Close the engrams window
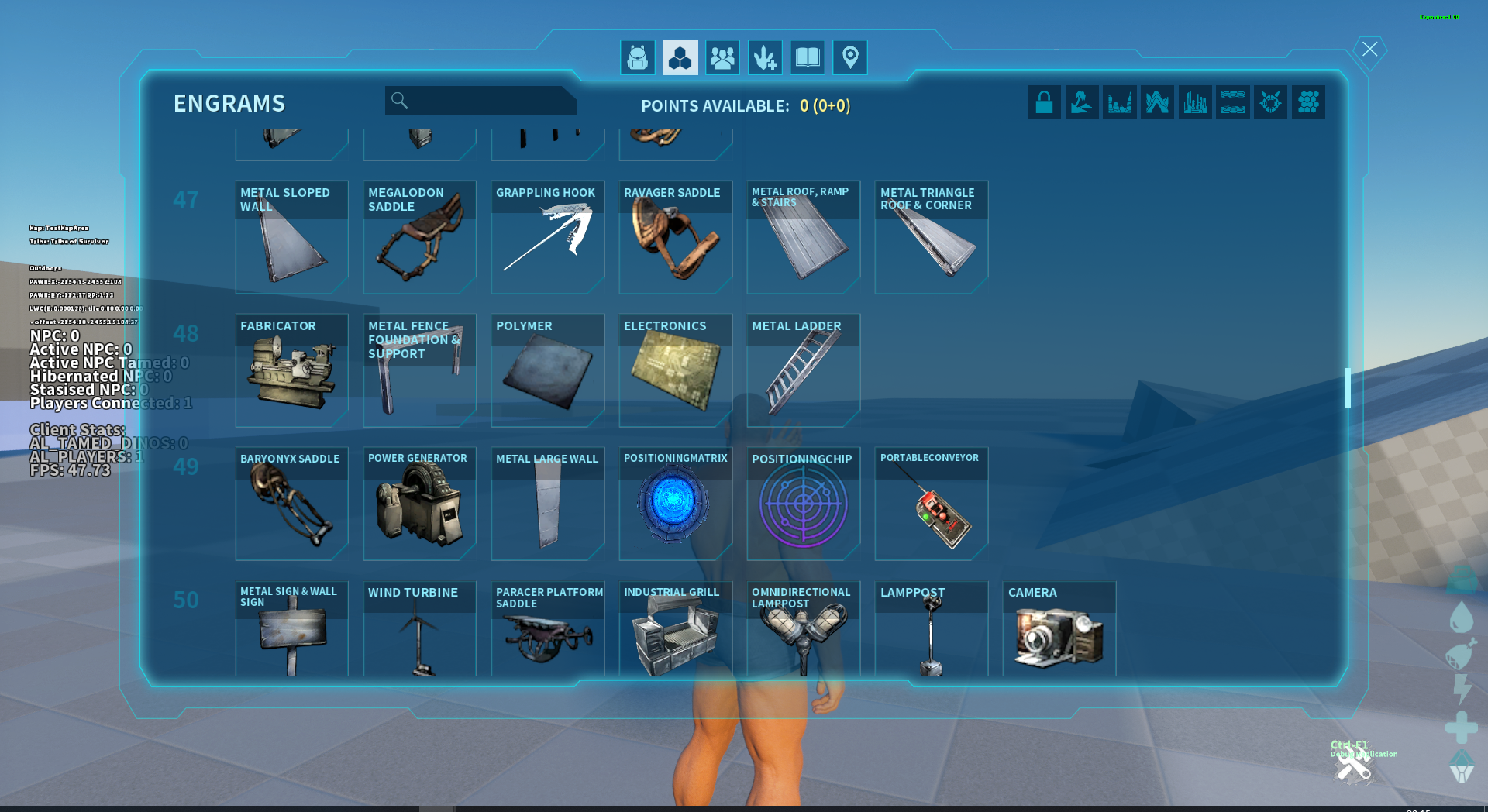 pos(1369,50)
